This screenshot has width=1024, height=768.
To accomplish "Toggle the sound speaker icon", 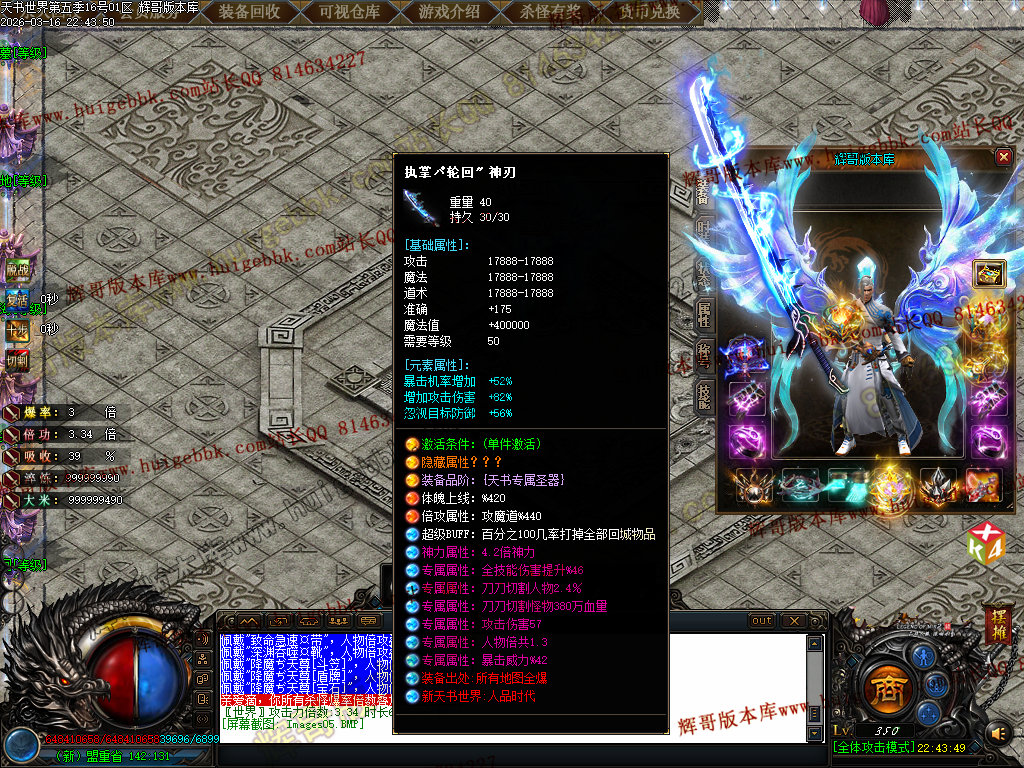I will (x=998, y=735).
